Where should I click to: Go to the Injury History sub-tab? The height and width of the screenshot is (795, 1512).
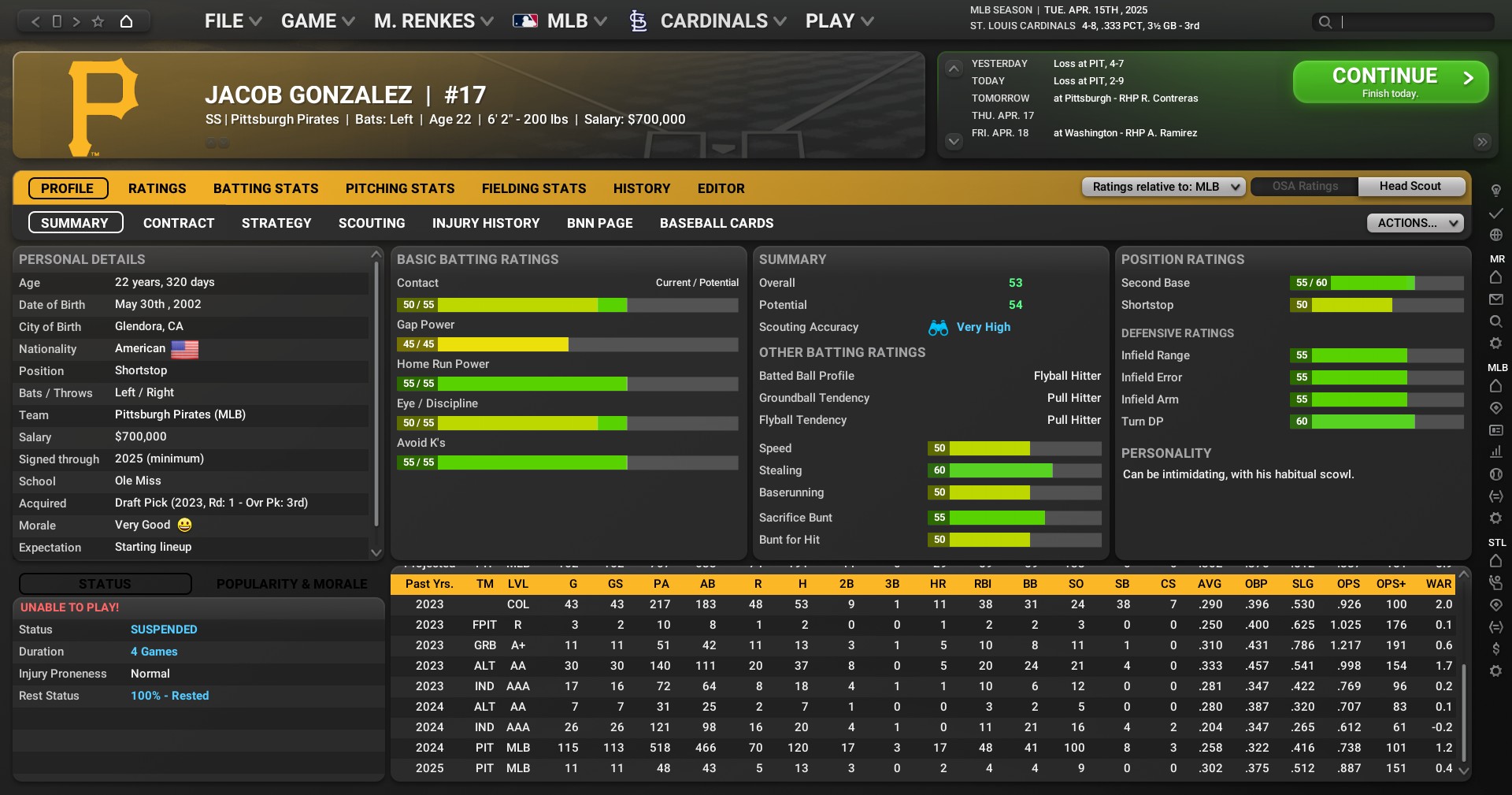pos(486,223)
